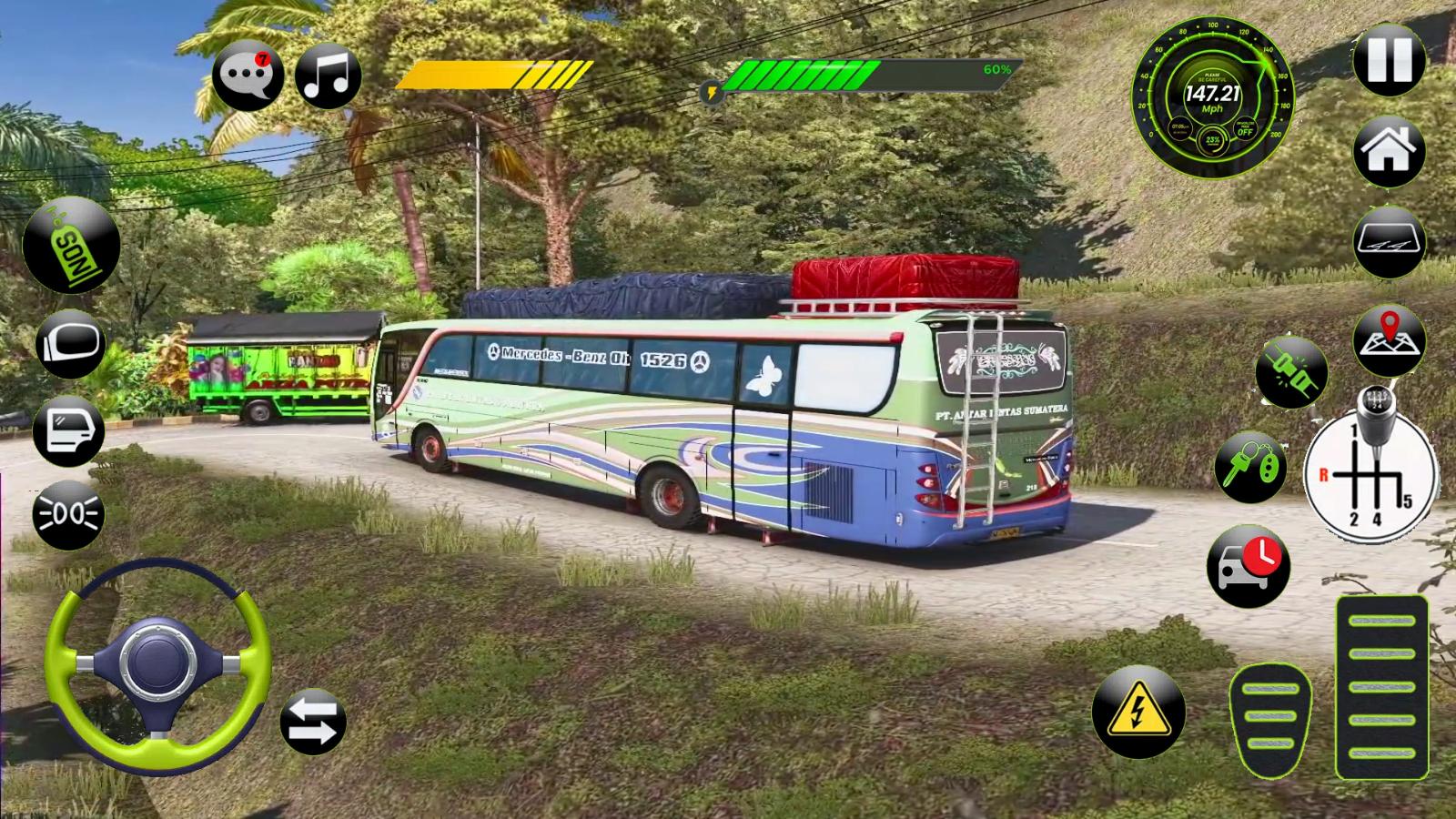Open the chat messages bubble
1456x819 pixels.
(247, 76)
